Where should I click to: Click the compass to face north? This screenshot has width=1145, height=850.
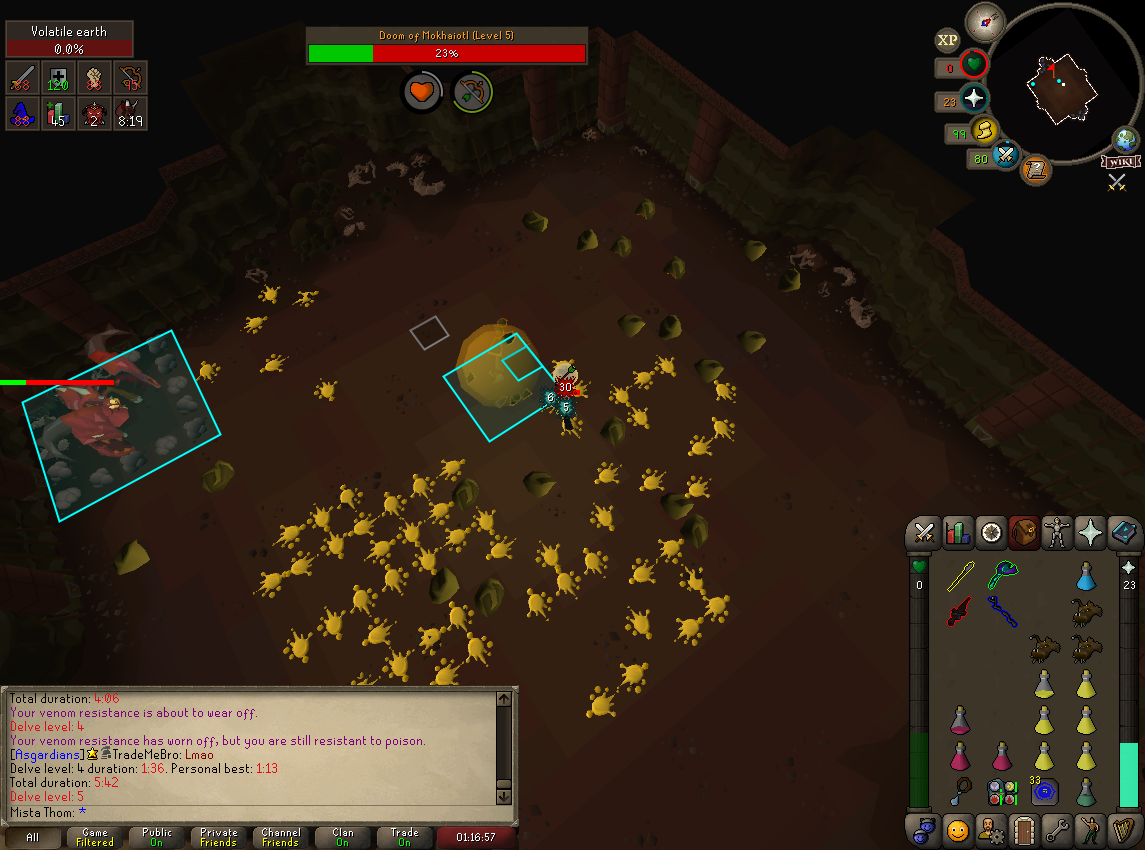coord(985,21)
